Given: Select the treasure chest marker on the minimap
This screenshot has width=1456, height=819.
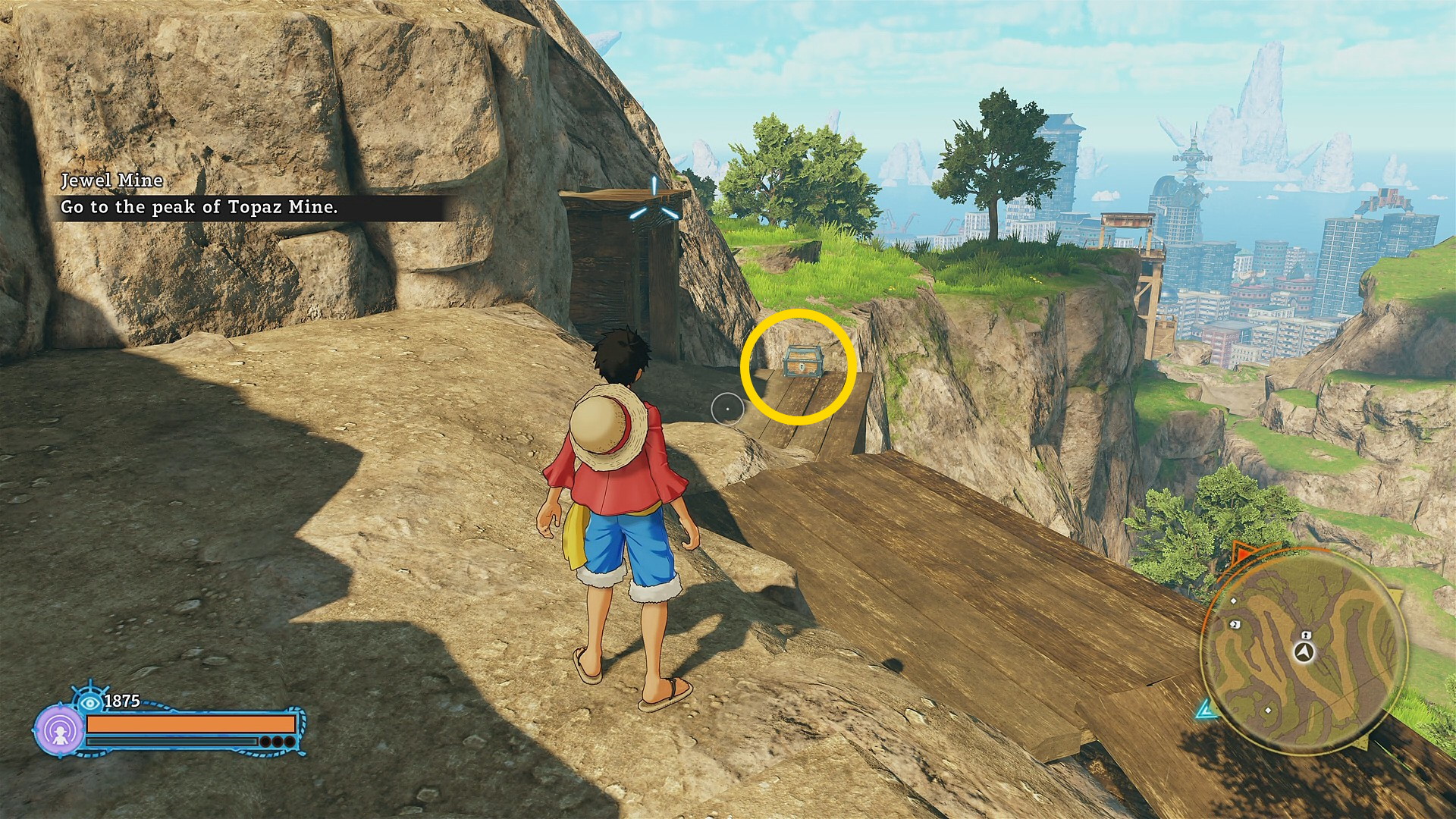Looking at the screenshot, I should pos(1306,635).
